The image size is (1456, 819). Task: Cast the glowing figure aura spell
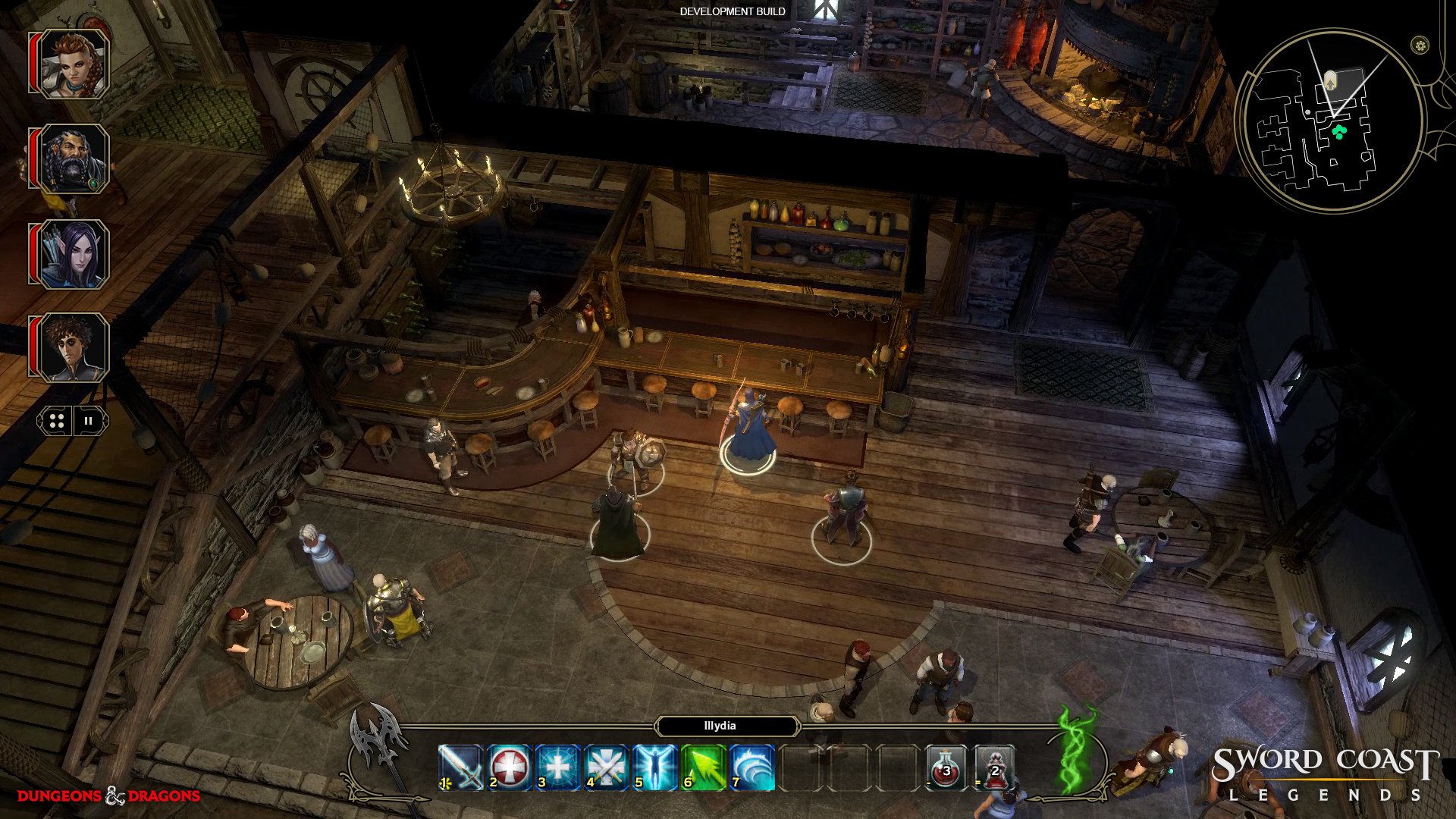coord(654,767)
